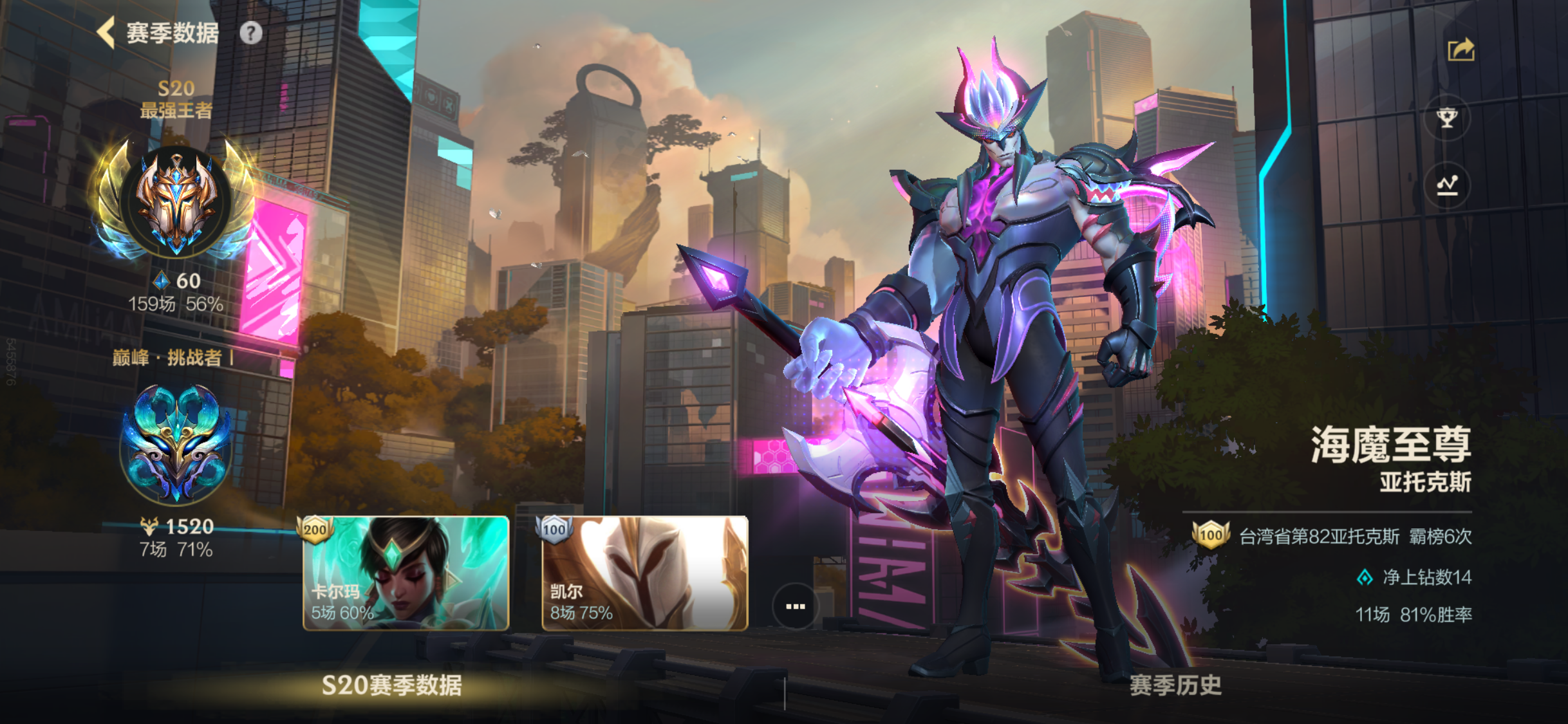Open the trophy icon button
This screenshot has width=1568, height=724.
tap(1447, 118)
